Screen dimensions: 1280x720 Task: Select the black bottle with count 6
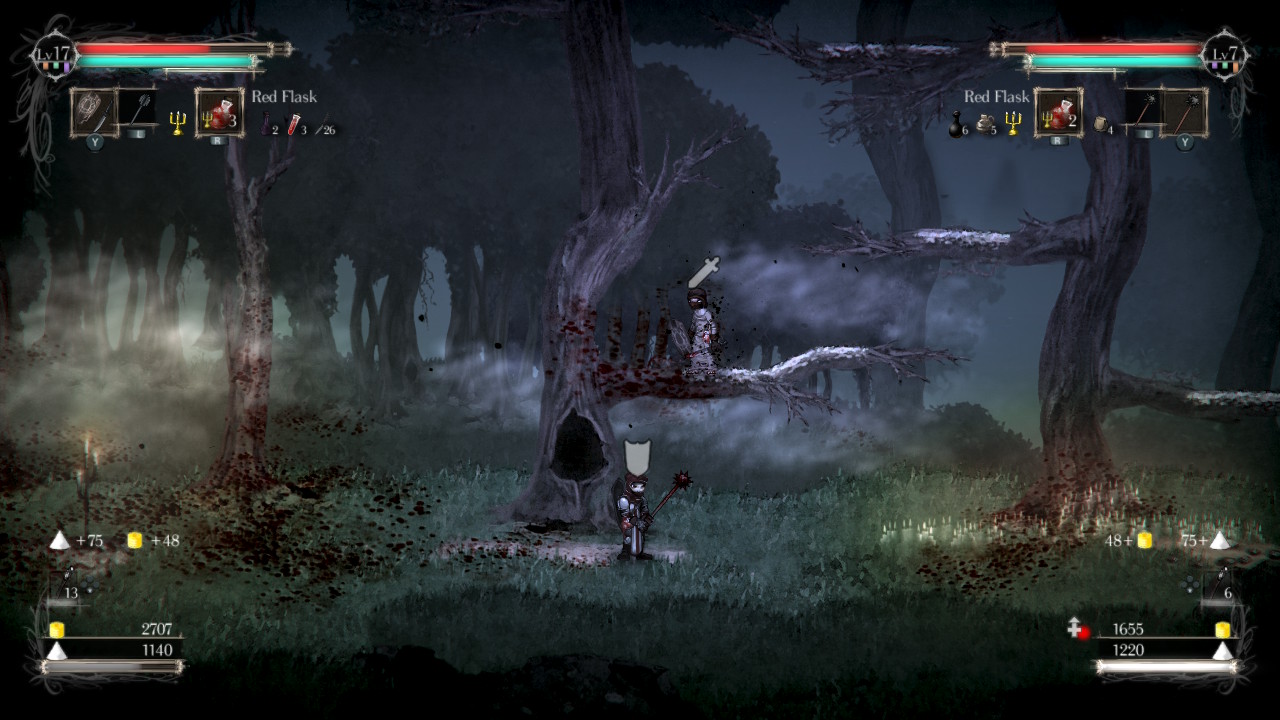957,125
